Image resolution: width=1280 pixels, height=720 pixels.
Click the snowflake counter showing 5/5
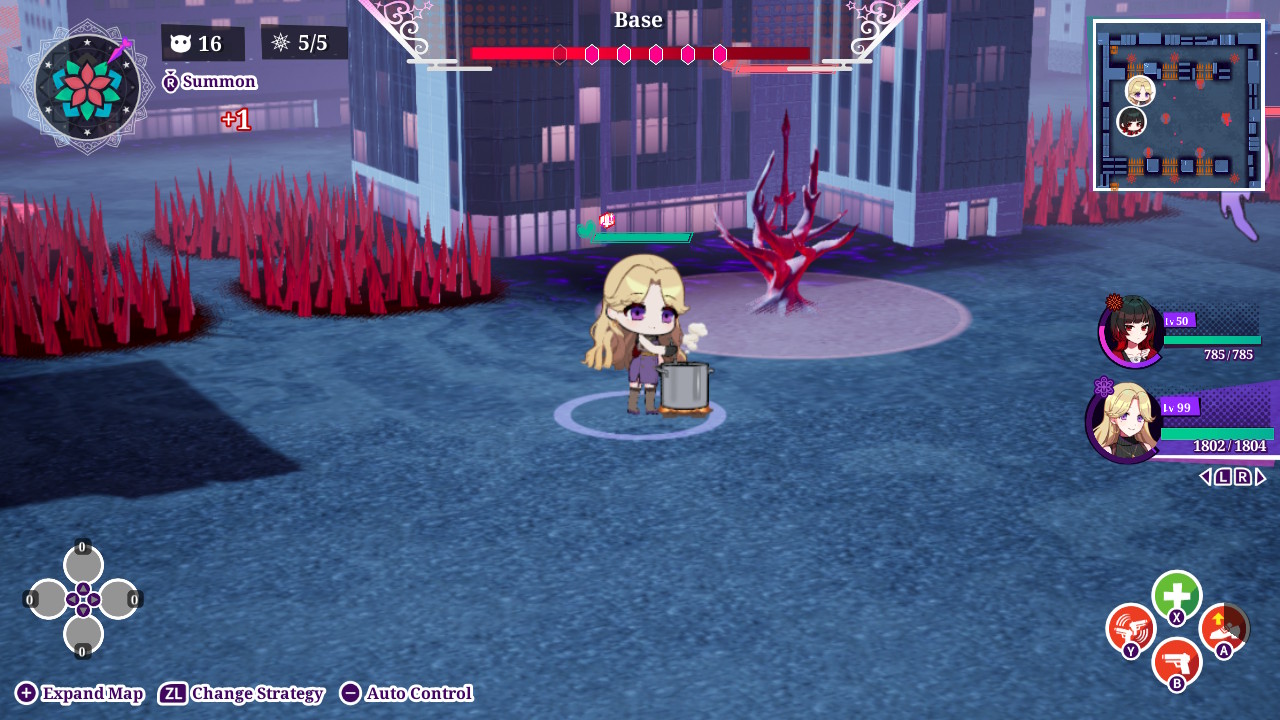pos(305,42)
